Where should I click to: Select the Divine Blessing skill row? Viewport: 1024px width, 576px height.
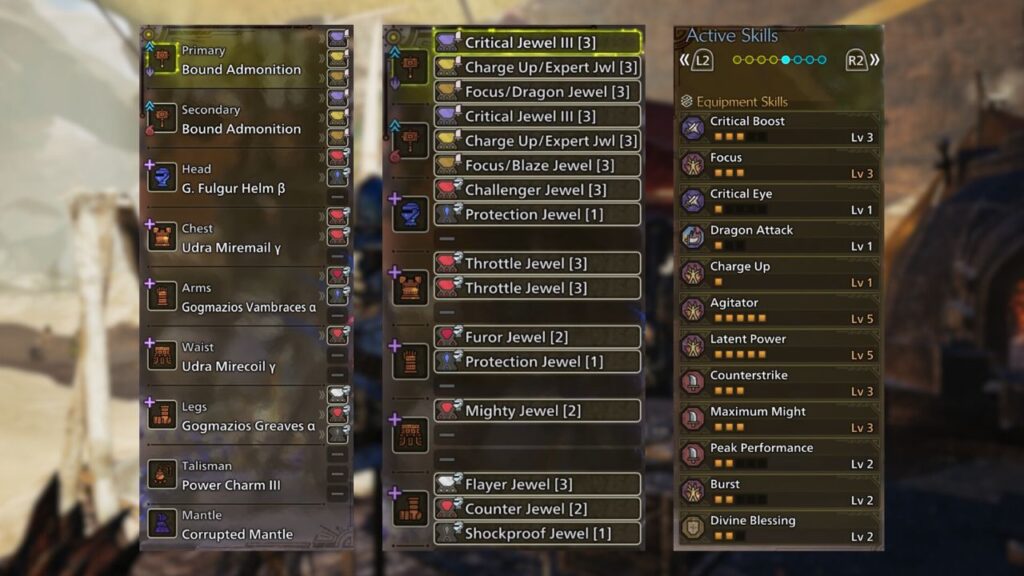pyautogui.click(x=779, y=527)
